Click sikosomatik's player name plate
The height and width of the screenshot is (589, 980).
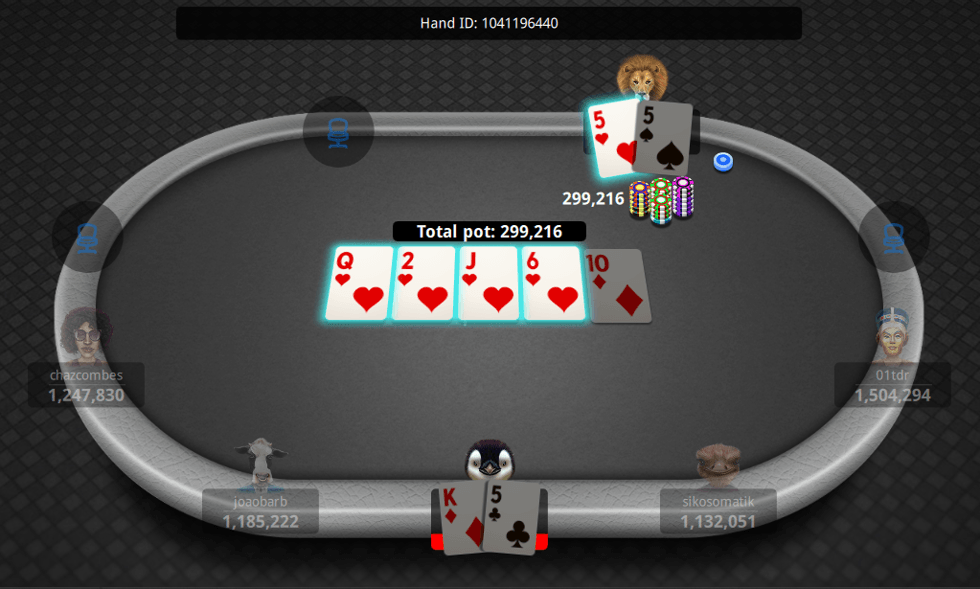point(718,511)
